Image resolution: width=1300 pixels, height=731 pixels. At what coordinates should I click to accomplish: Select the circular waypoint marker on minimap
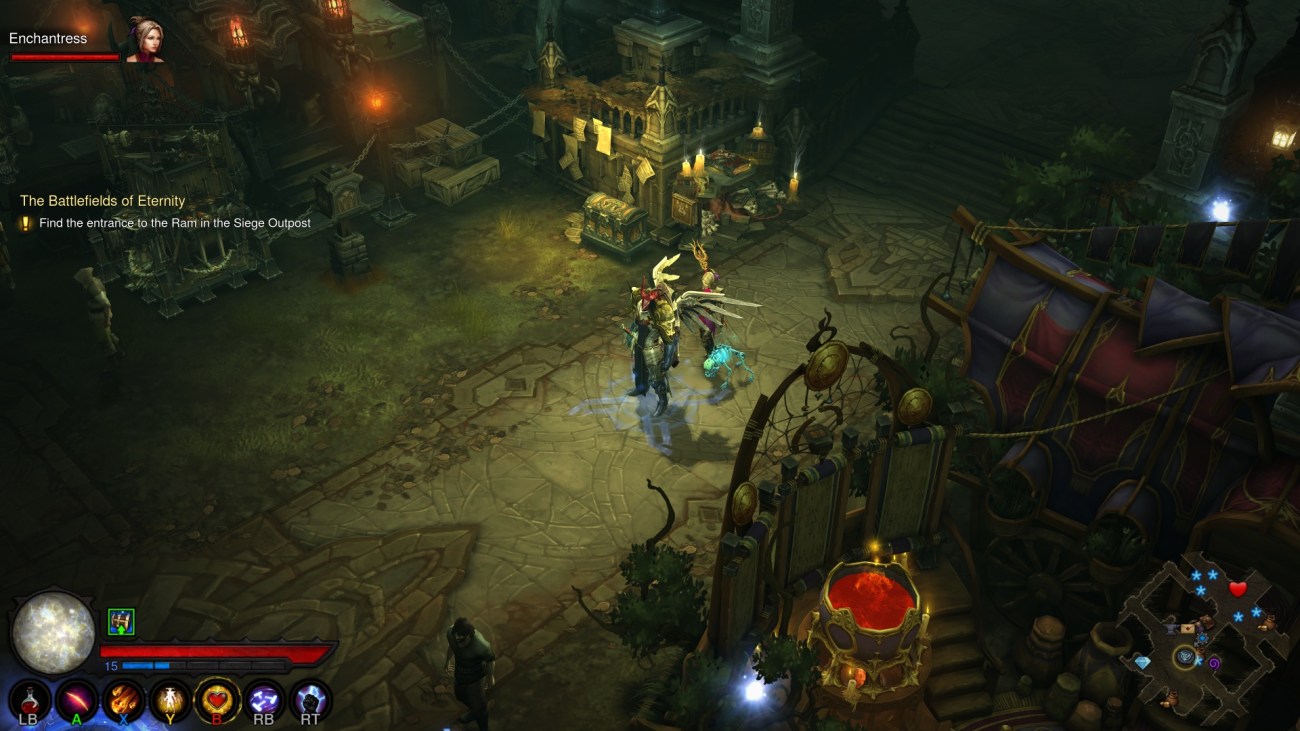[1185, 657]
